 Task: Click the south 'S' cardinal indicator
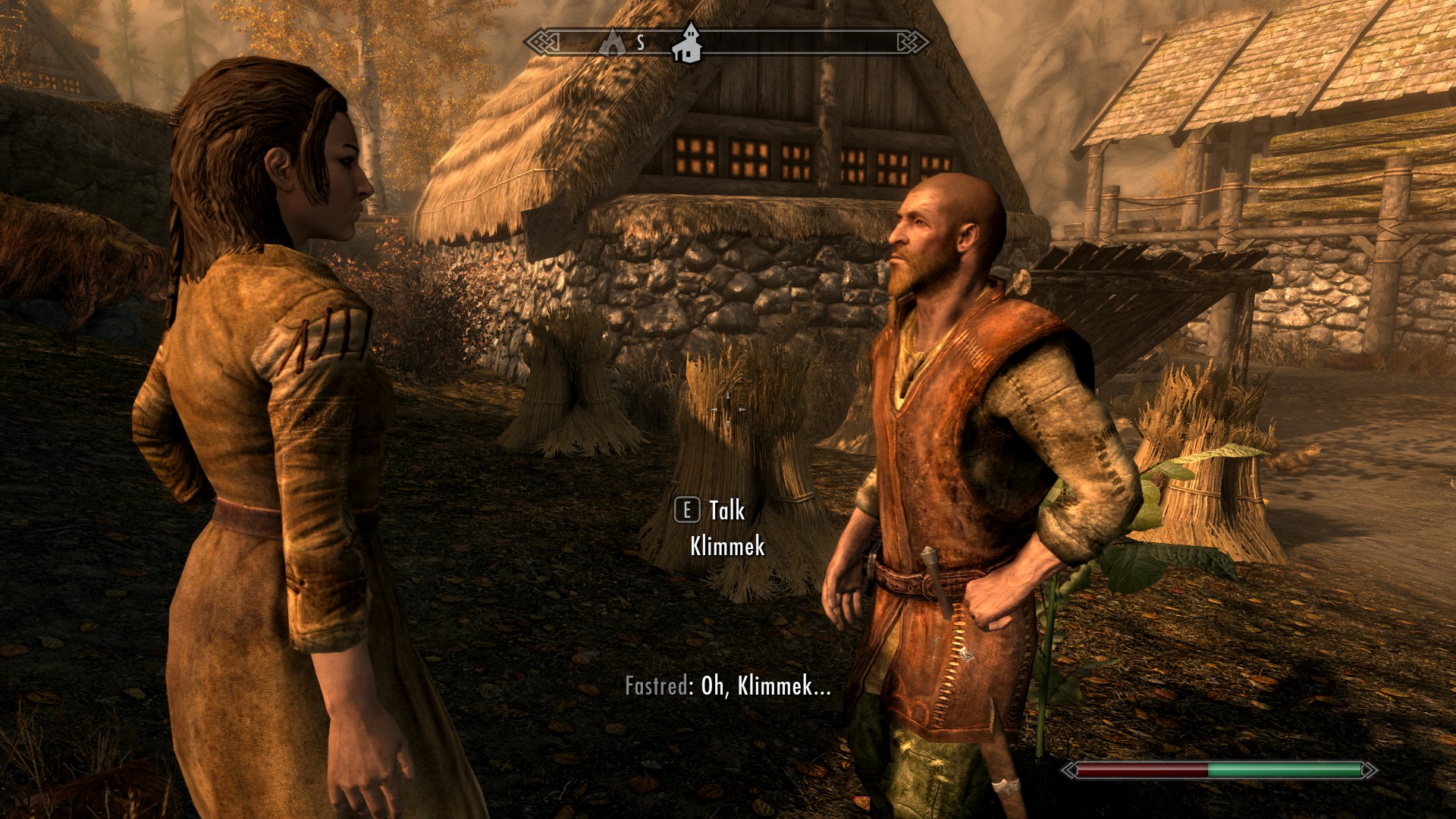click(639, 42)
